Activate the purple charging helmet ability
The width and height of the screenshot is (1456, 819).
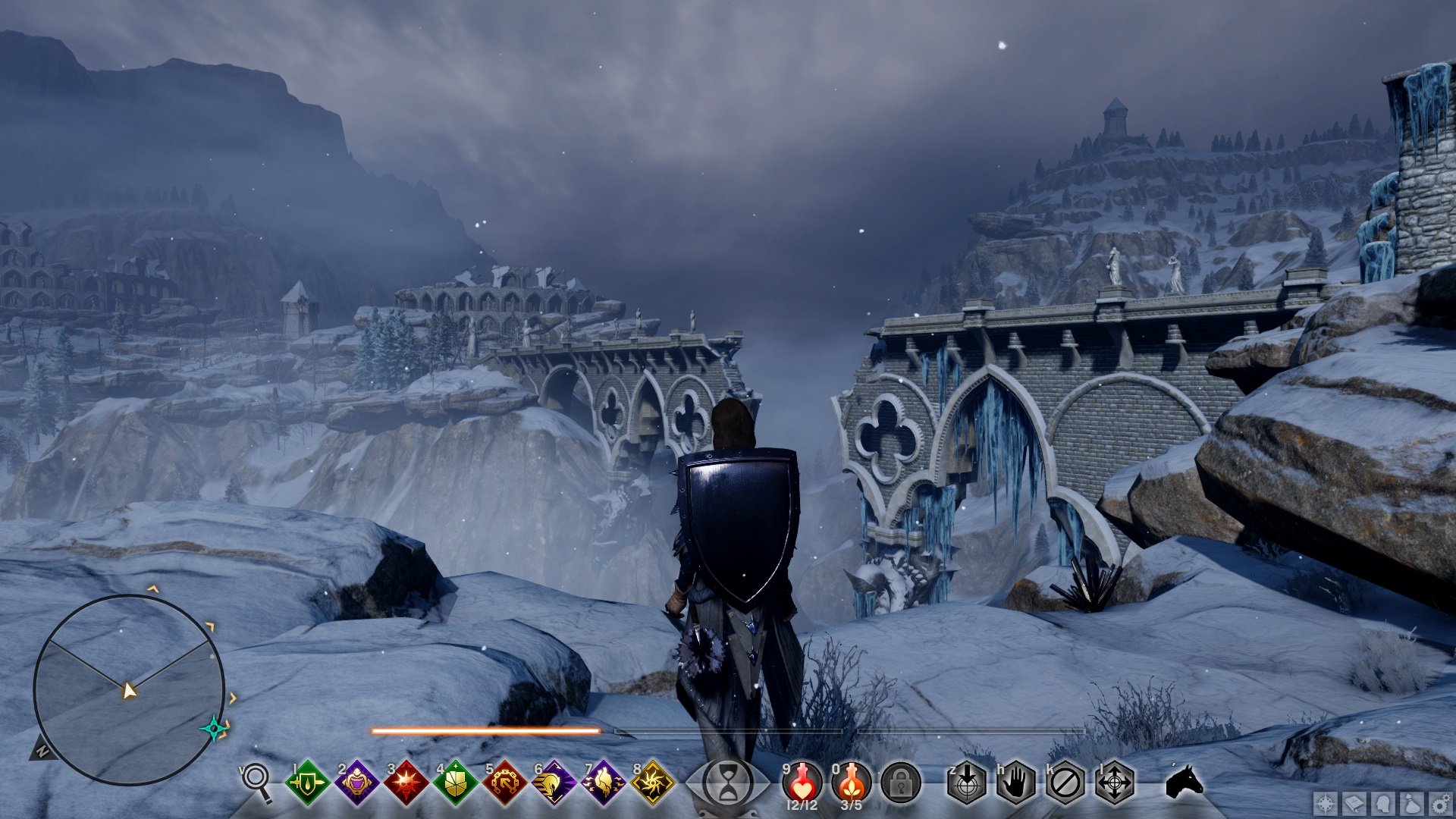click(x=554, y=783)
